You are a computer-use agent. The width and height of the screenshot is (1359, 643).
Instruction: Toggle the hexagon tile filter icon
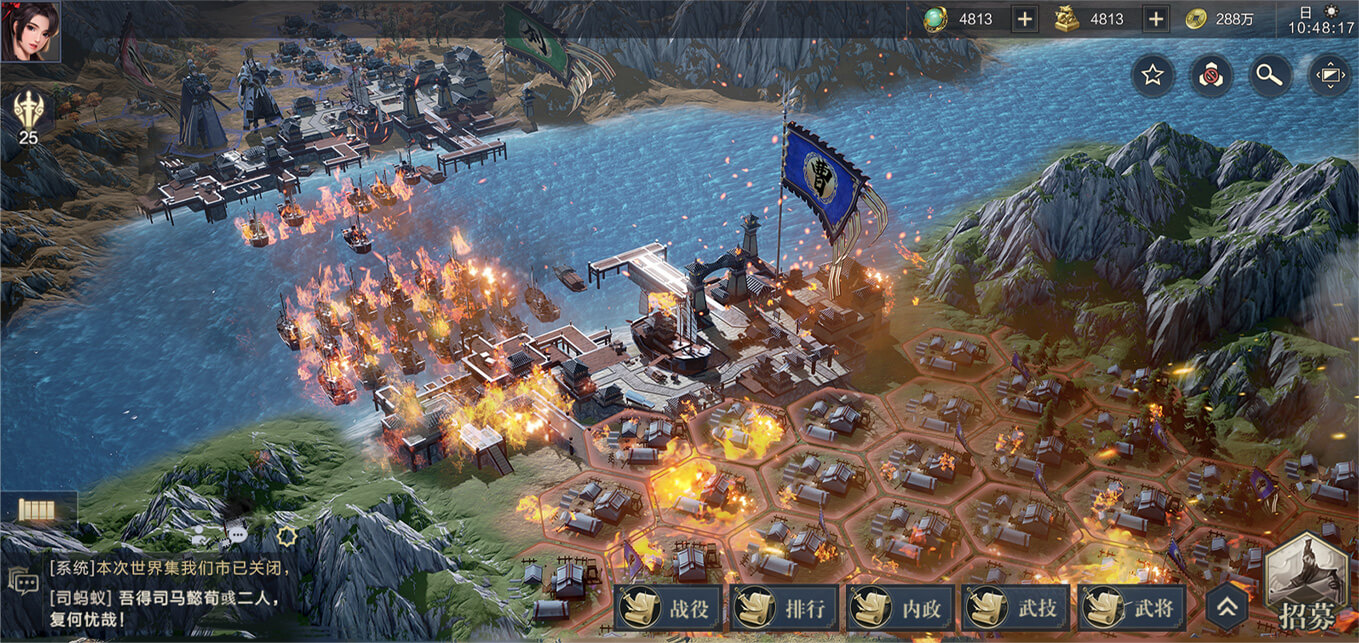pos(1210,75)
